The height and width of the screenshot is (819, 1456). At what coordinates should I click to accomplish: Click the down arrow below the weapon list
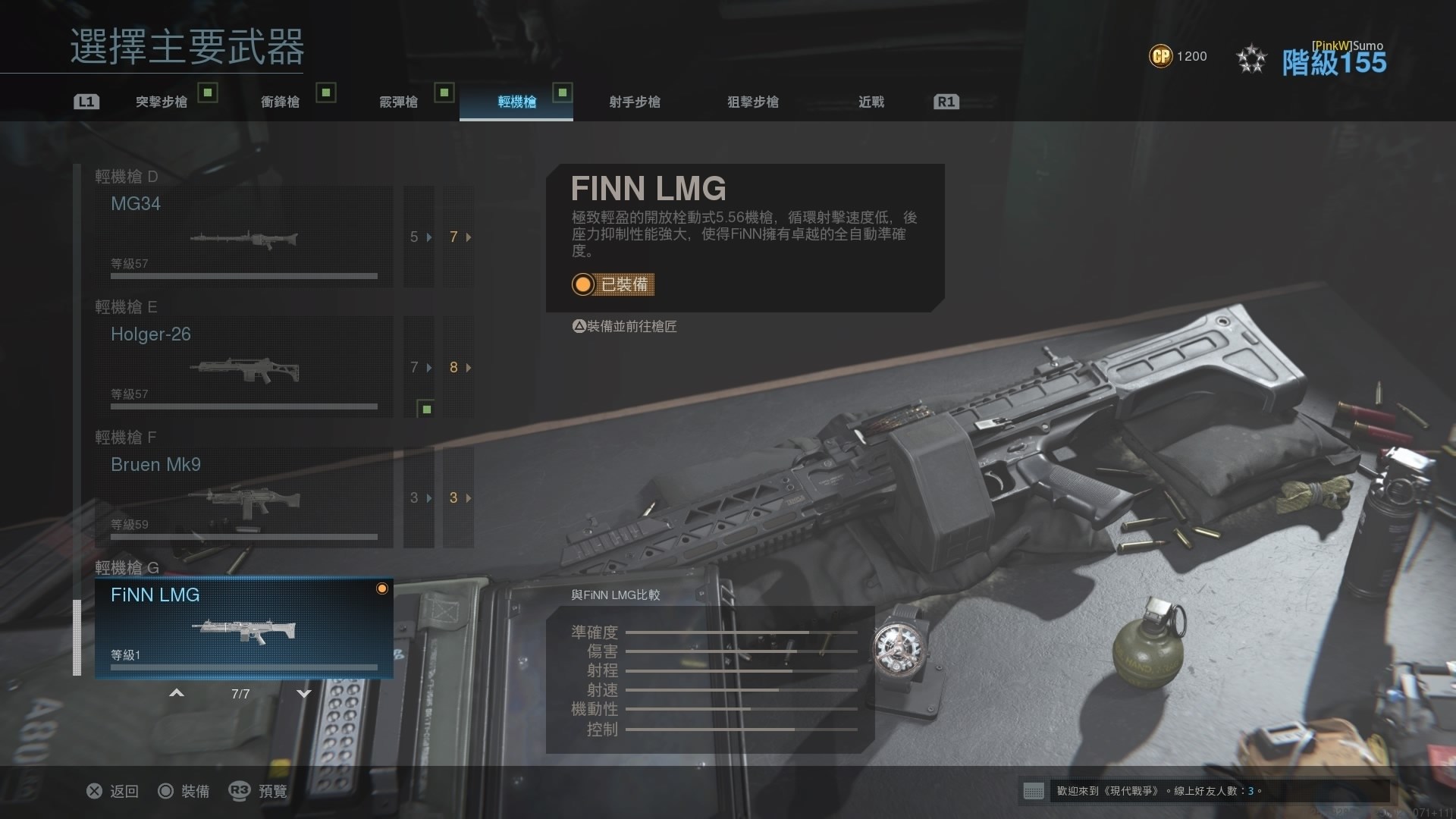pyautogui.click(x=304, y=692)
